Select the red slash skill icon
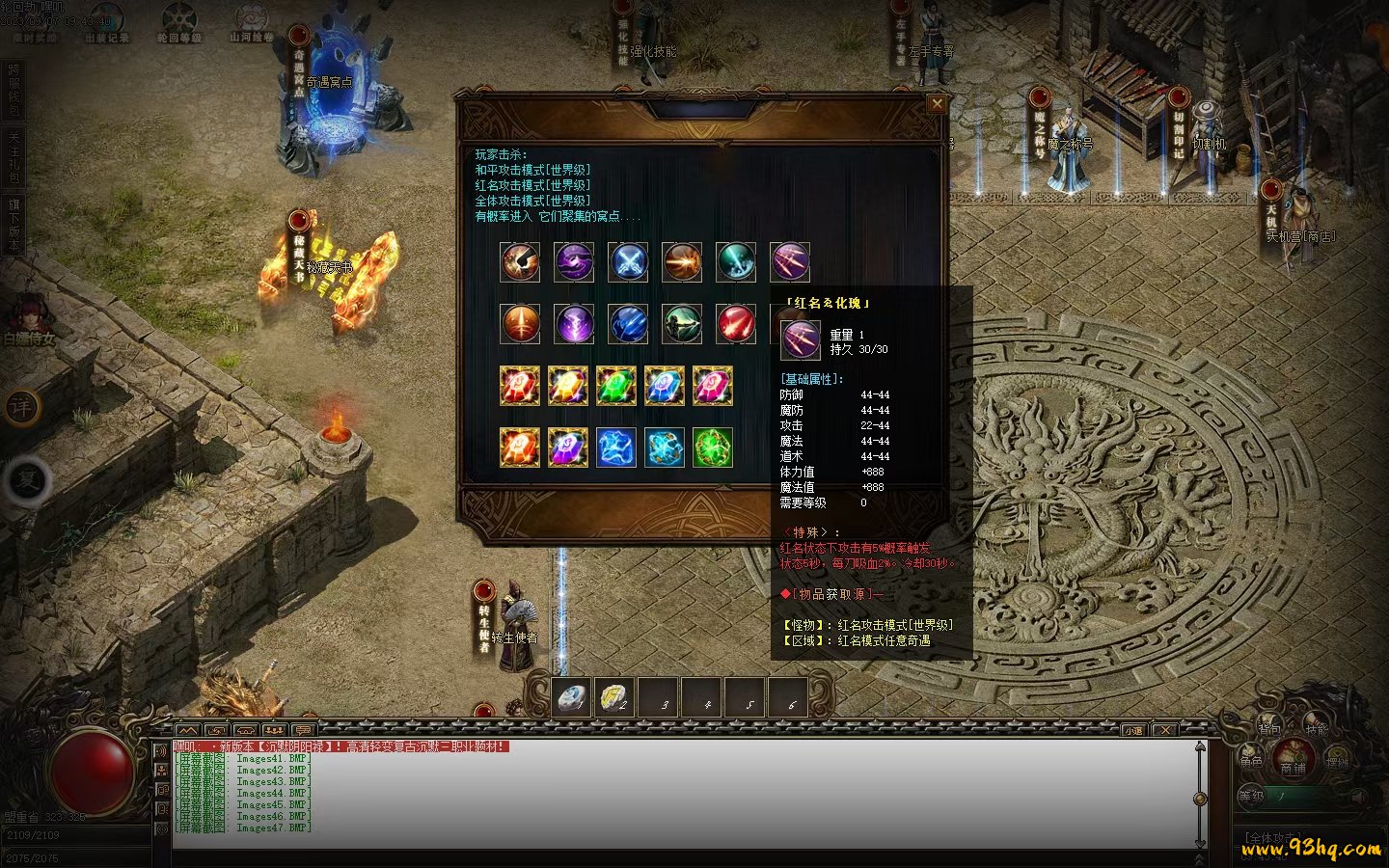Screen dimensions: 1389x868 click(736, 324)
